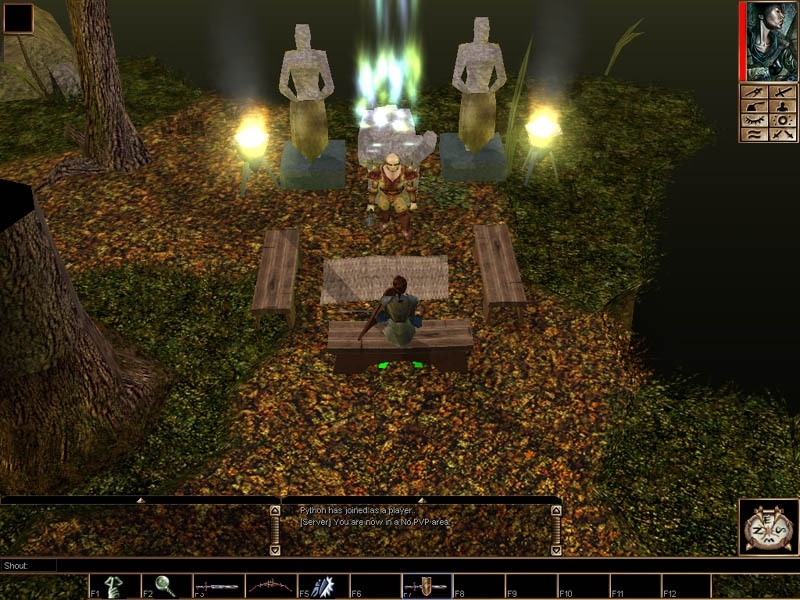Equip the bow in the fourth quickslot
This screenshot has width=800, height=600.
[270, 586]
